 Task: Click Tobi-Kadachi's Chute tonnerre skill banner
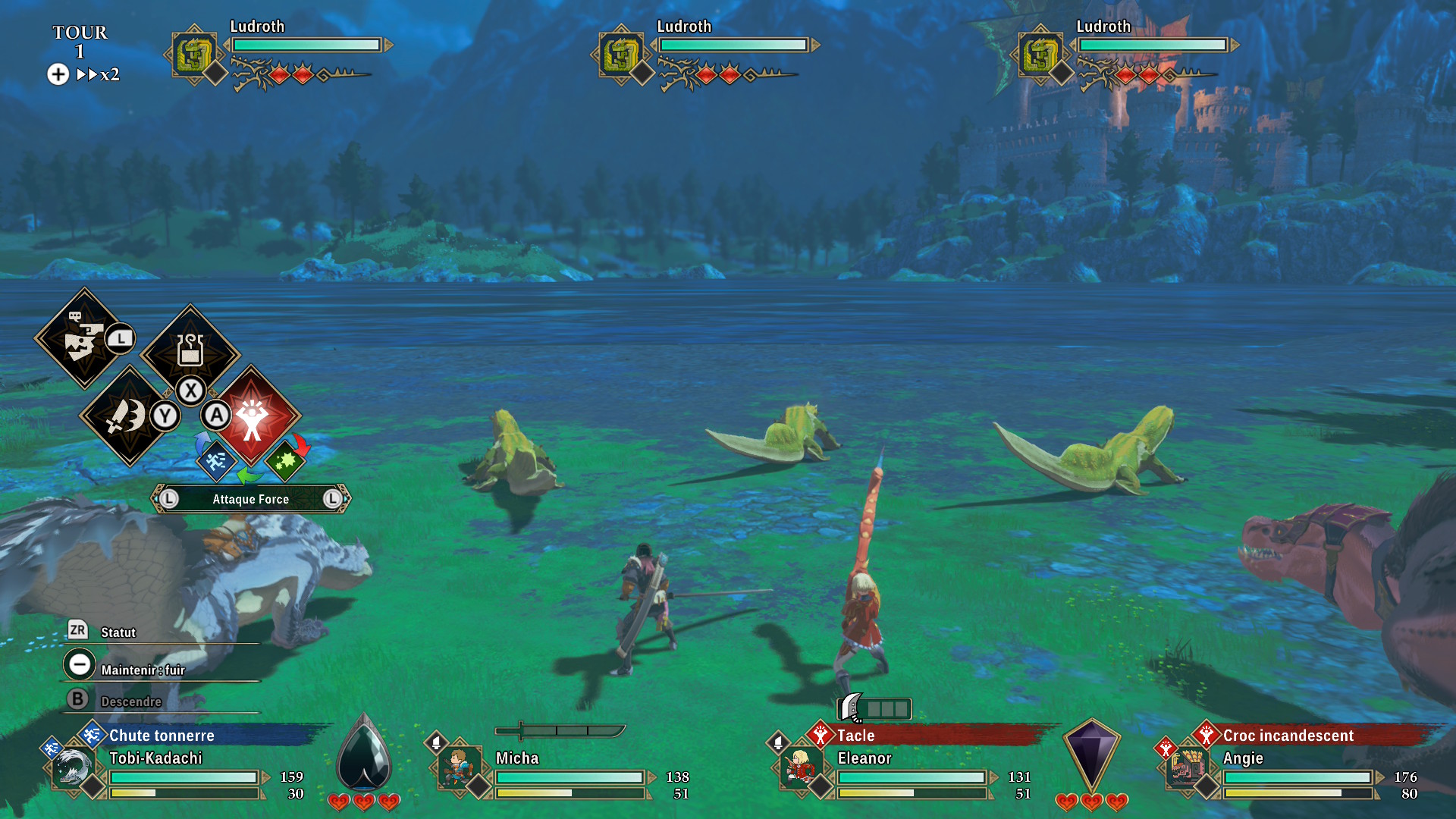pyautogui.click(x=162, y=736)
